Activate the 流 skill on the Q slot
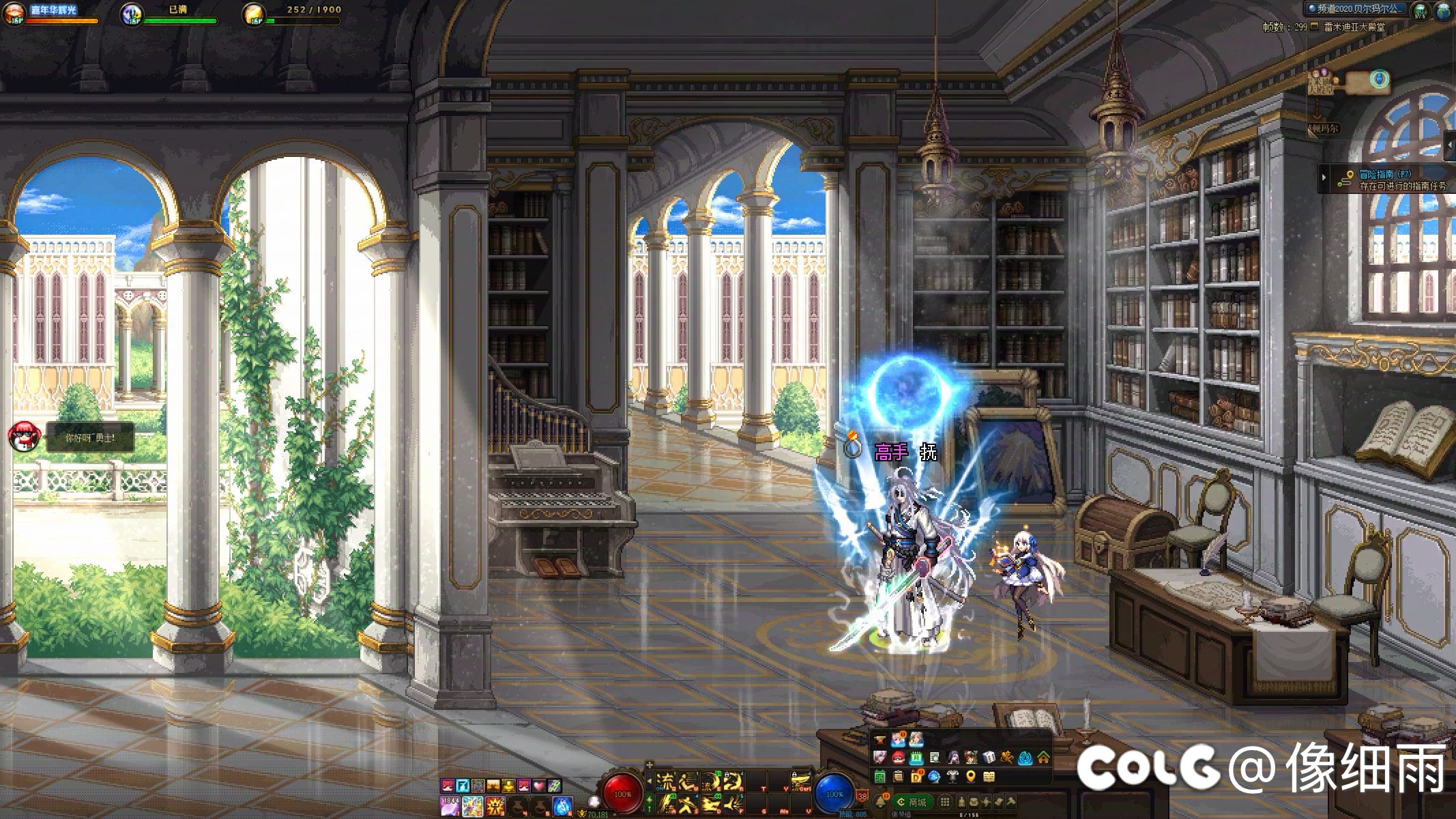The height and width of the screenshot is (819, 1456). tap(665, 780)
